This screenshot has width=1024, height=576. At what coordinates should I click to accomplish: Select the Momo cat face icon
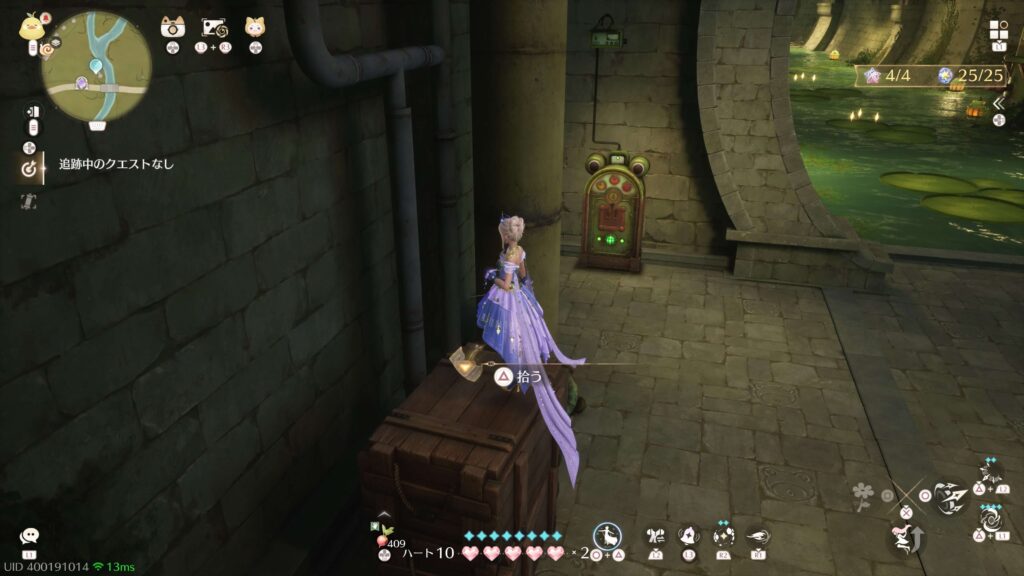pyautogui.click(x=254, y=27)
